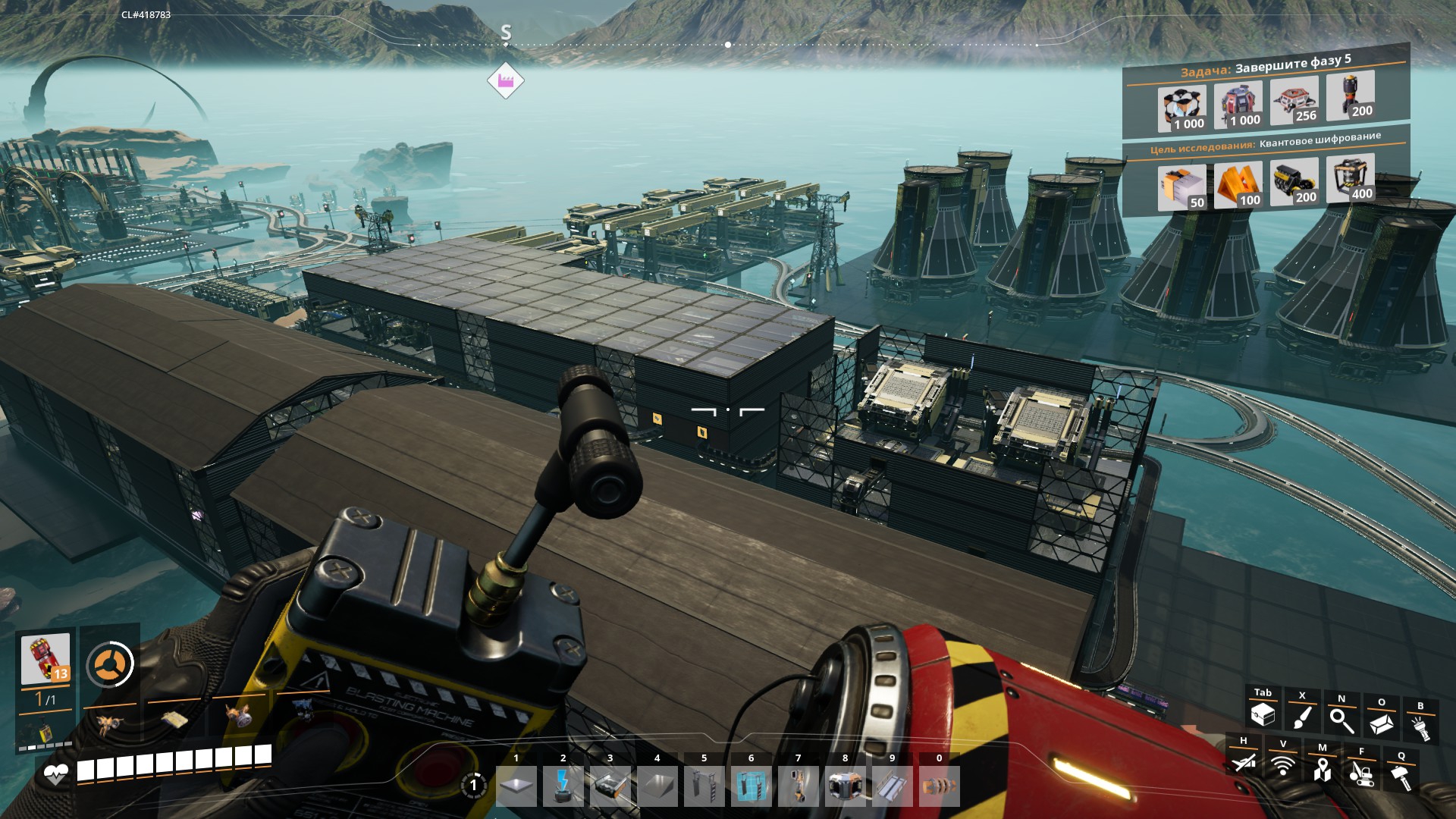Screen dimensions: 1456x819
Task: Click the wifi signal scanner icon
Action: 1283,765
